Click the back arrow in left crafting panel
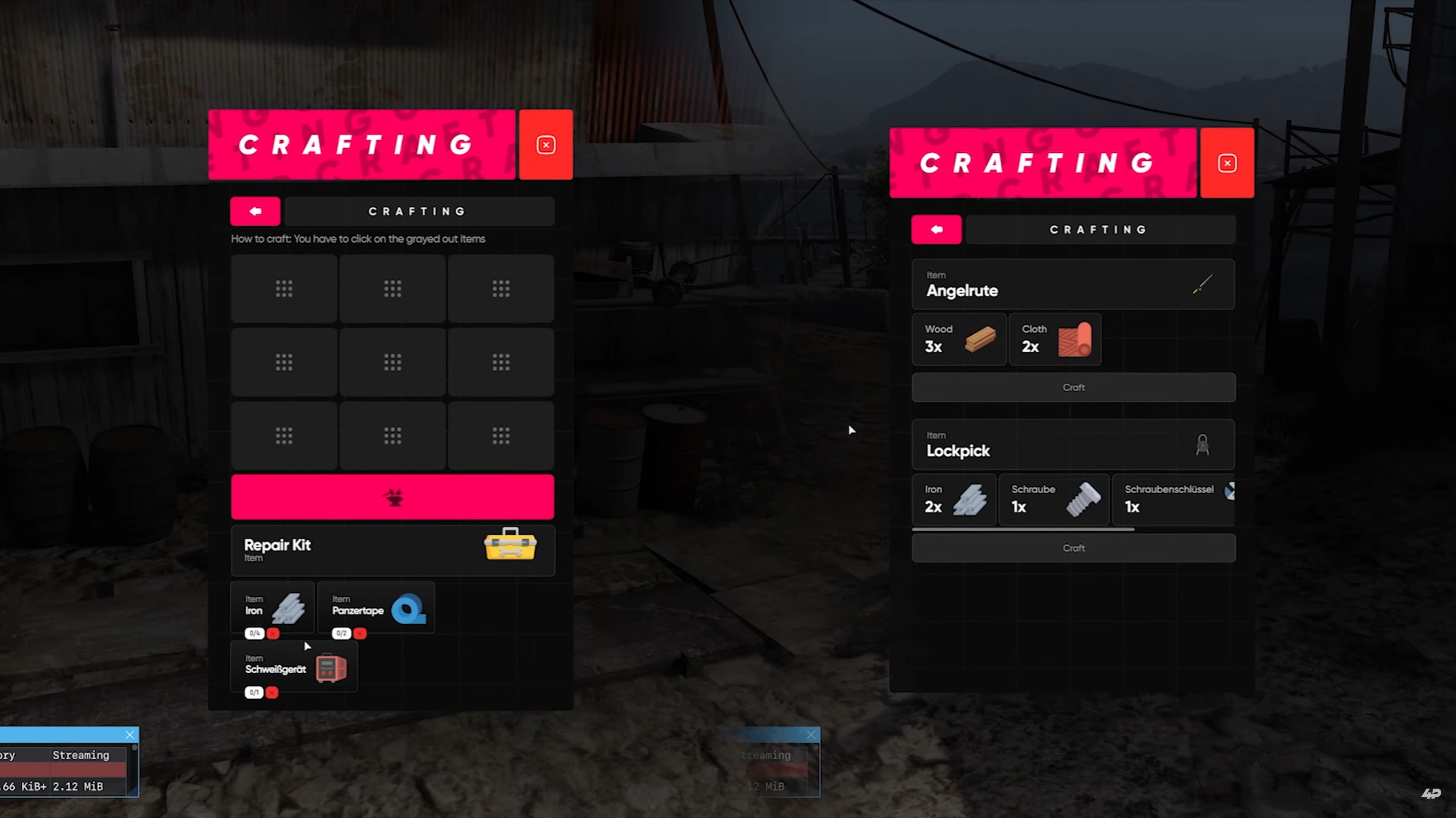The width and height of the screenshot is (1456, 818). click(254, 211)
